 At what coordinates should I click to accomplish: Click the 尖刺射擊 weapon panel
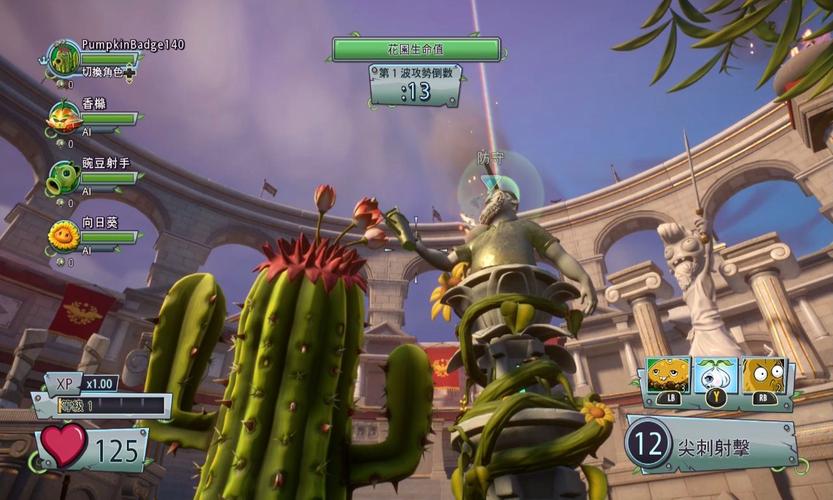712,443
